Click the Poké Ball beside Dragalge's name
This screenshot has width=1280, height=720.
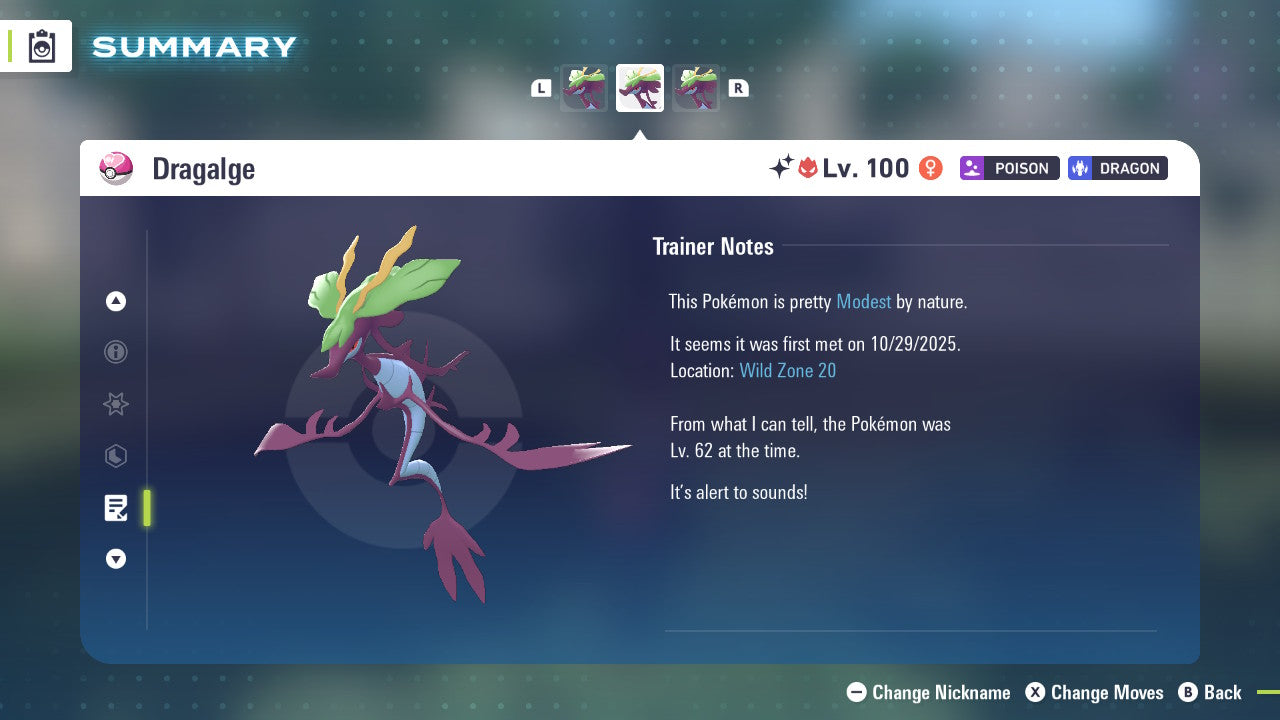click(x=116, y=168)
